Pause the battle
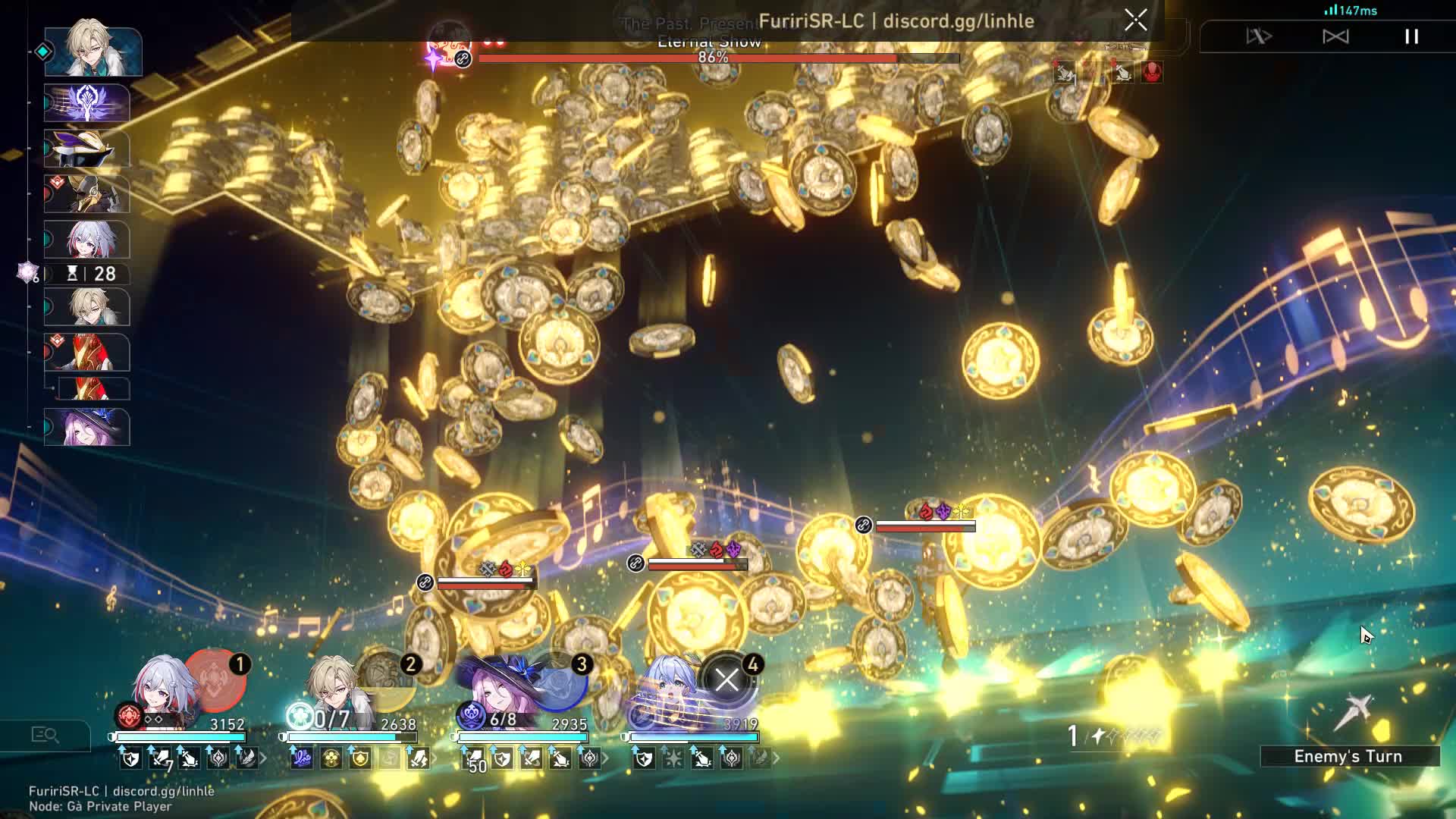 [1411, 36]
